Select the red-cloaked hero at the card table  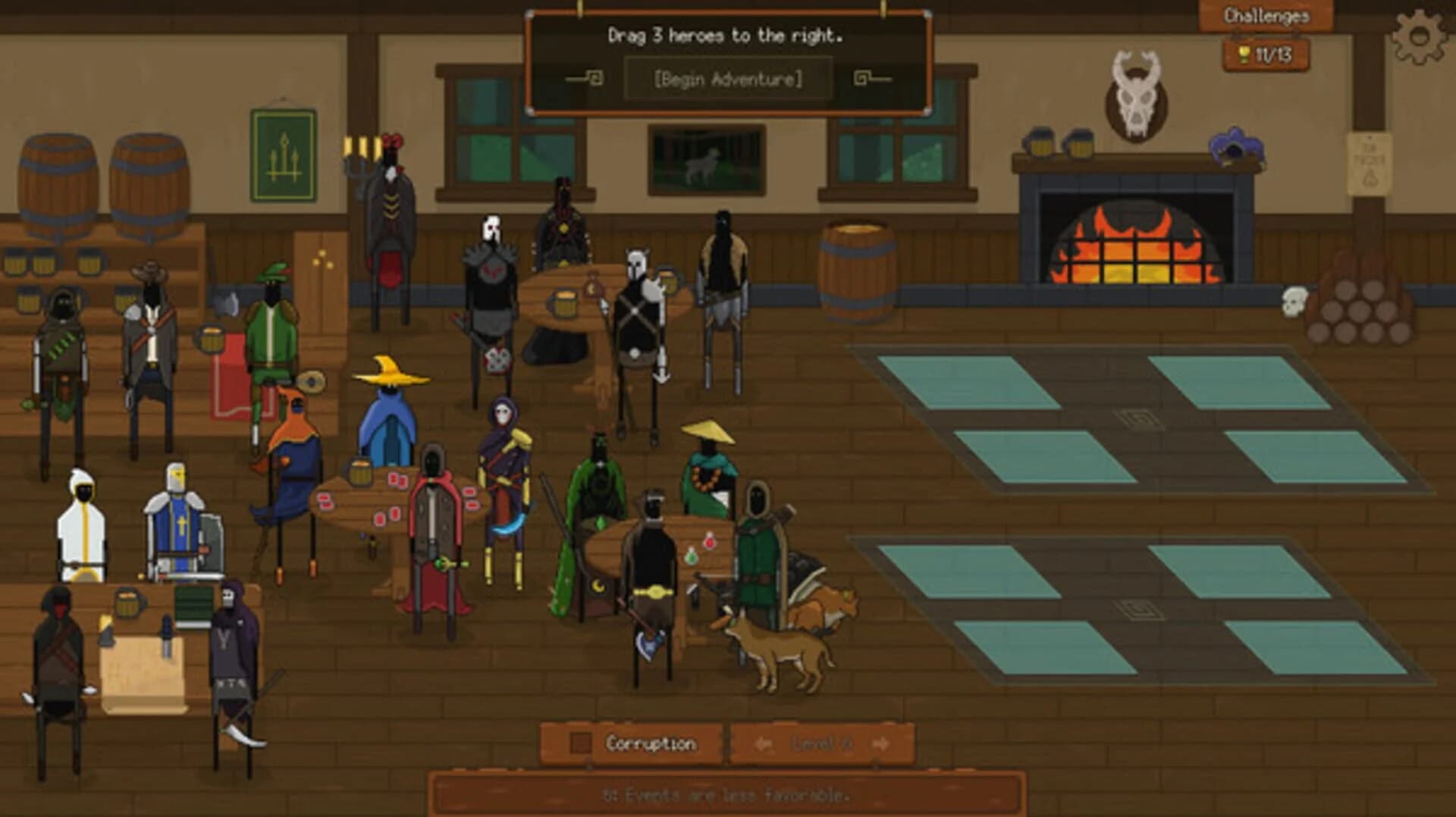432,531
